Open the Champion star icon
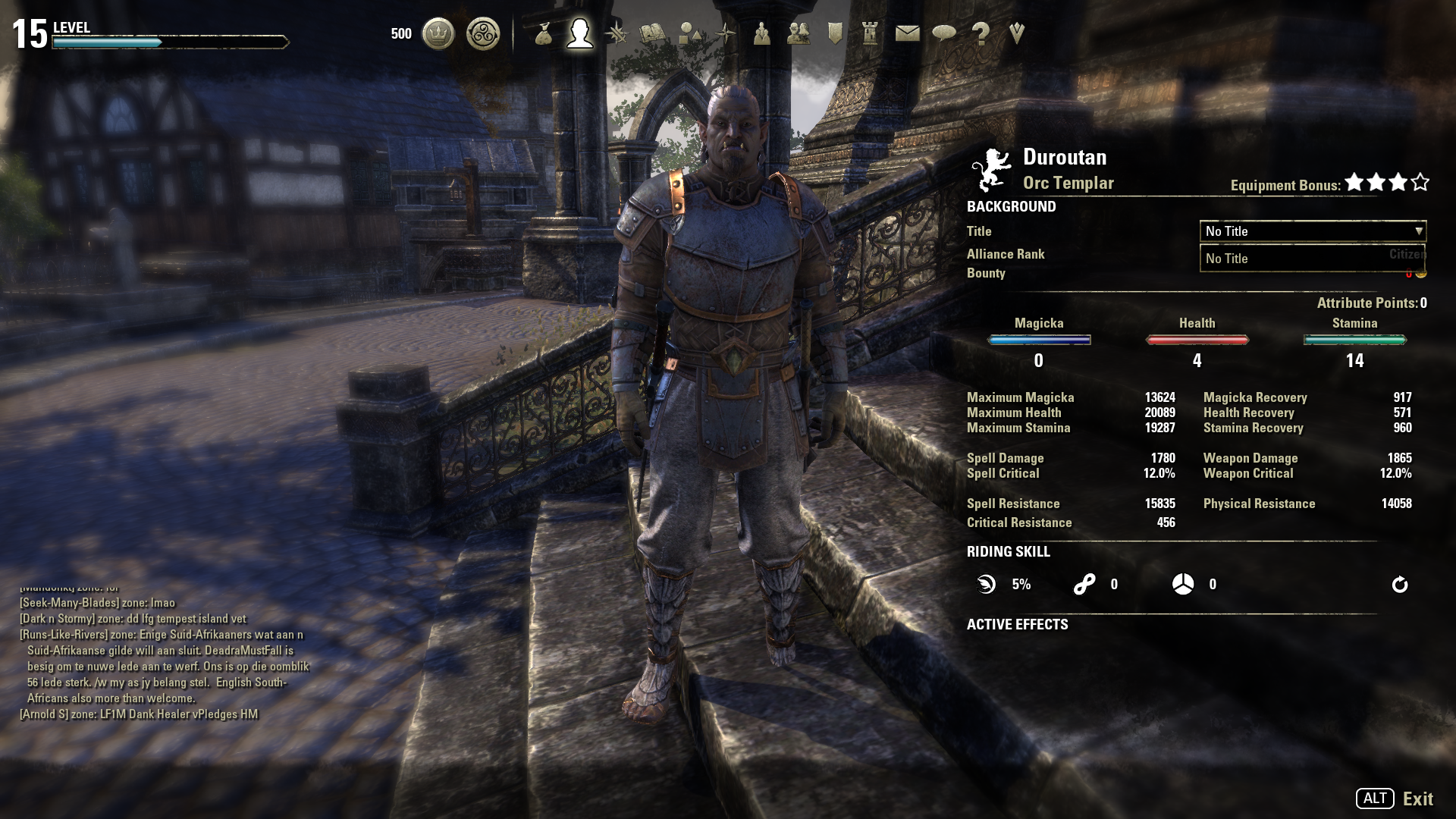The width and height of the screenshot is (1456, 819). tap(725, 33)
